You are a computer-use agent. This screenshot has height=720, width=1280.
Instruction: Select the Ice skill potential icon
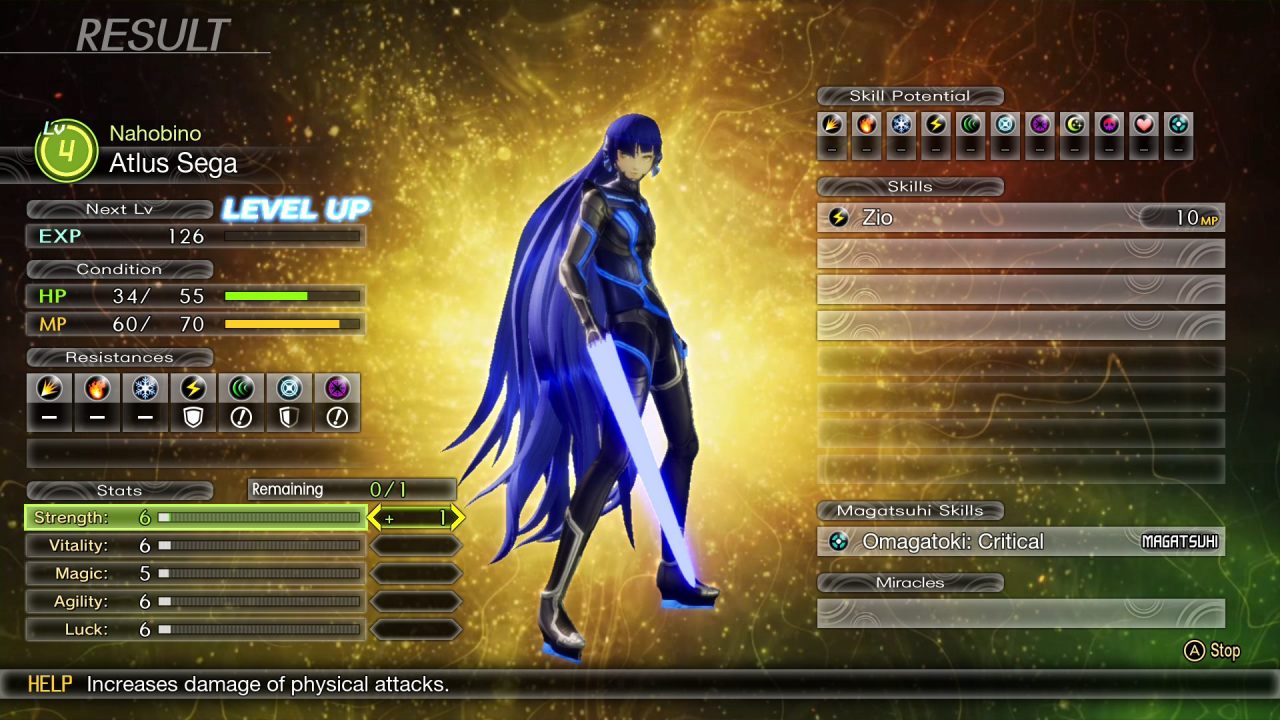(x=899, y=125)
